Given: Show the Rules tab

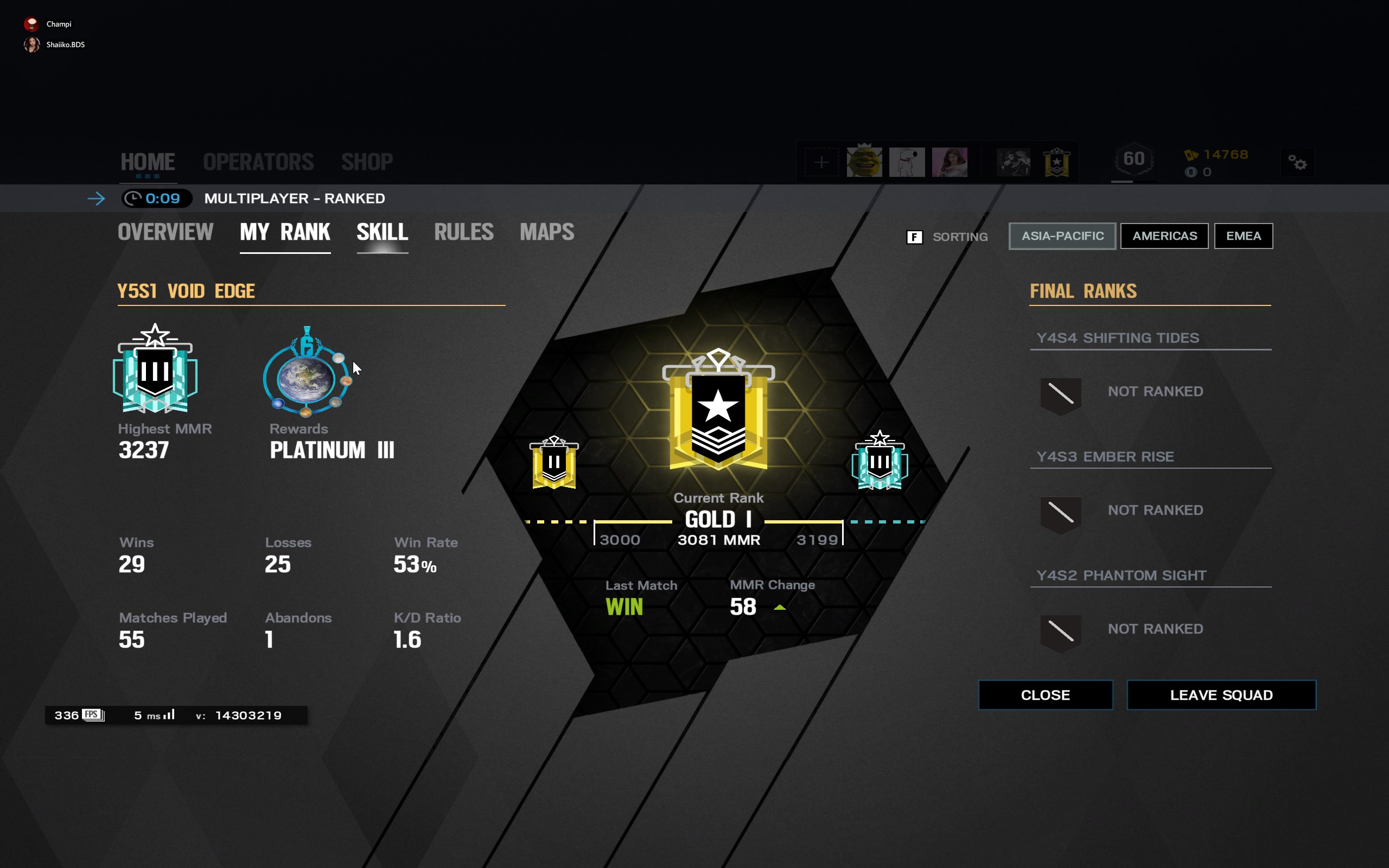Looking at the screenshot, I should 464,233.
